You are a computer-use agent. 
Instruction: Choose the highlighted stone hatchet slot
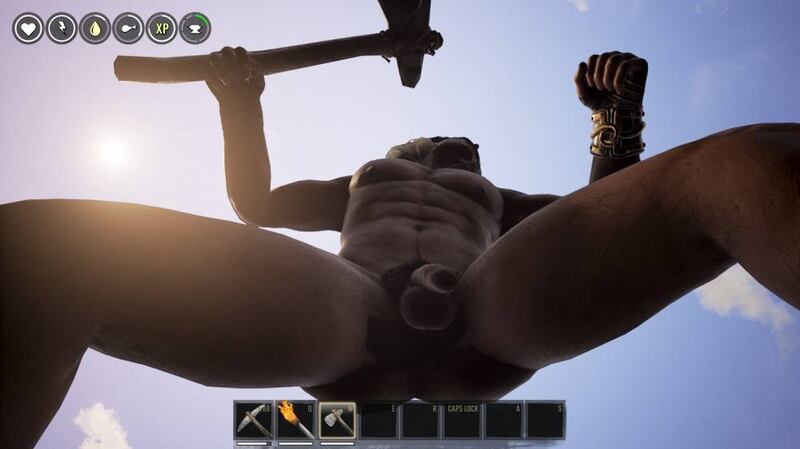coord(337,420)
